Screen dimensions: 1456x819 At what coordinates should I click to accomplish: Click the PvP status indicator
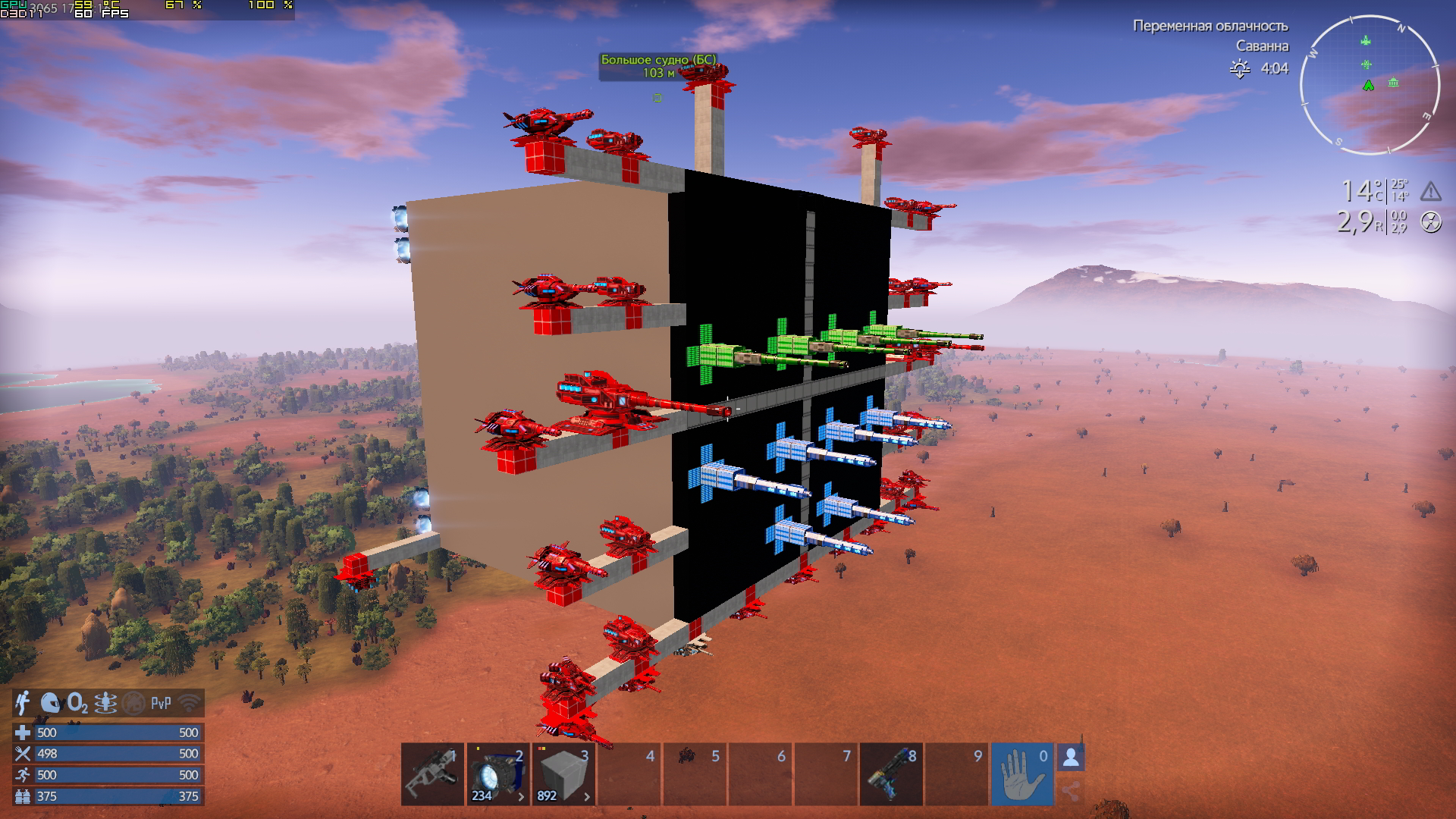coord(161,704)
